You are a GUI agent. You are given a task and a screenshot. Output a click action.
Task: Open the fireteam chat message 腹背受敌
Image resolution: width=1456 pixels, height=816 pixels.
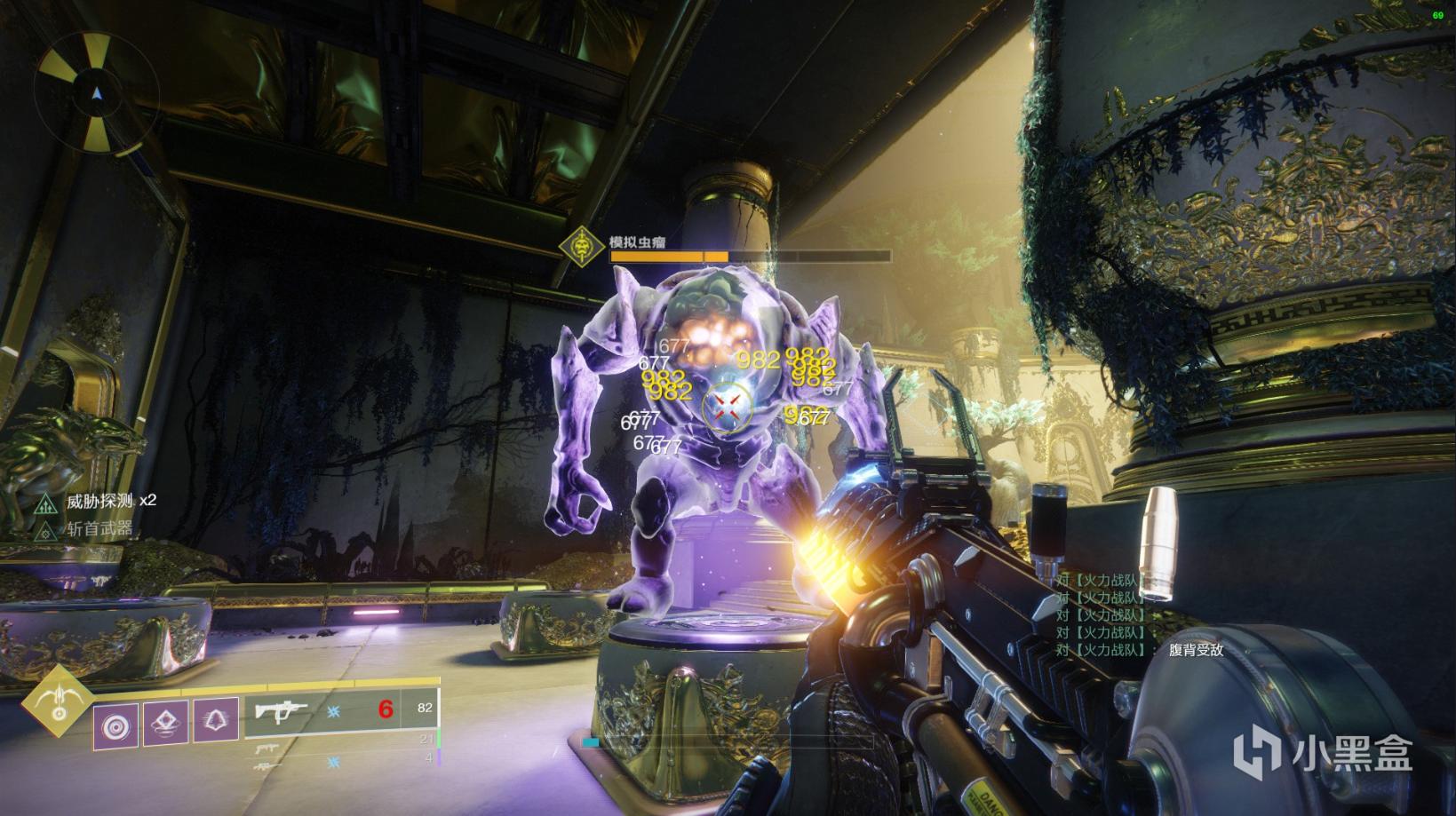[1196, 650]
